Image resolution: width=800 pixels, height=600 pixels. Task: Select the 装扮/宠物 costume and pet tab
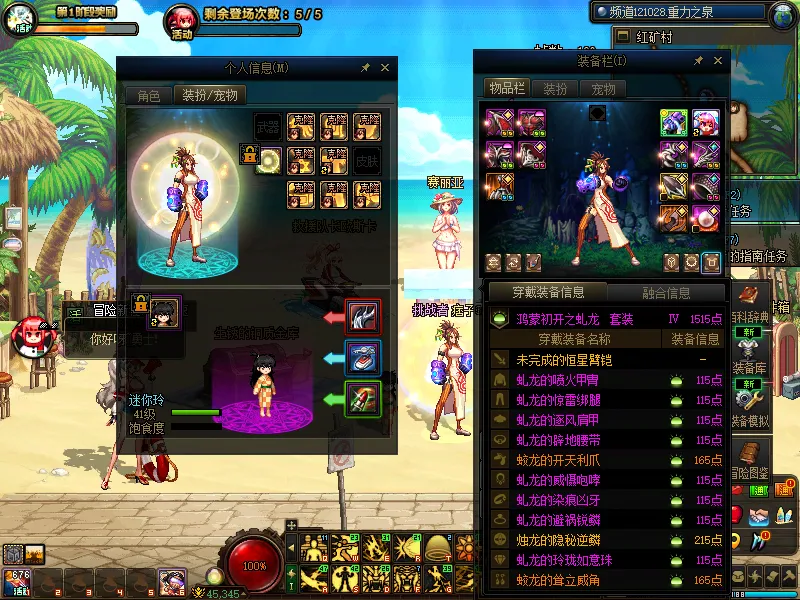point(209,96)
